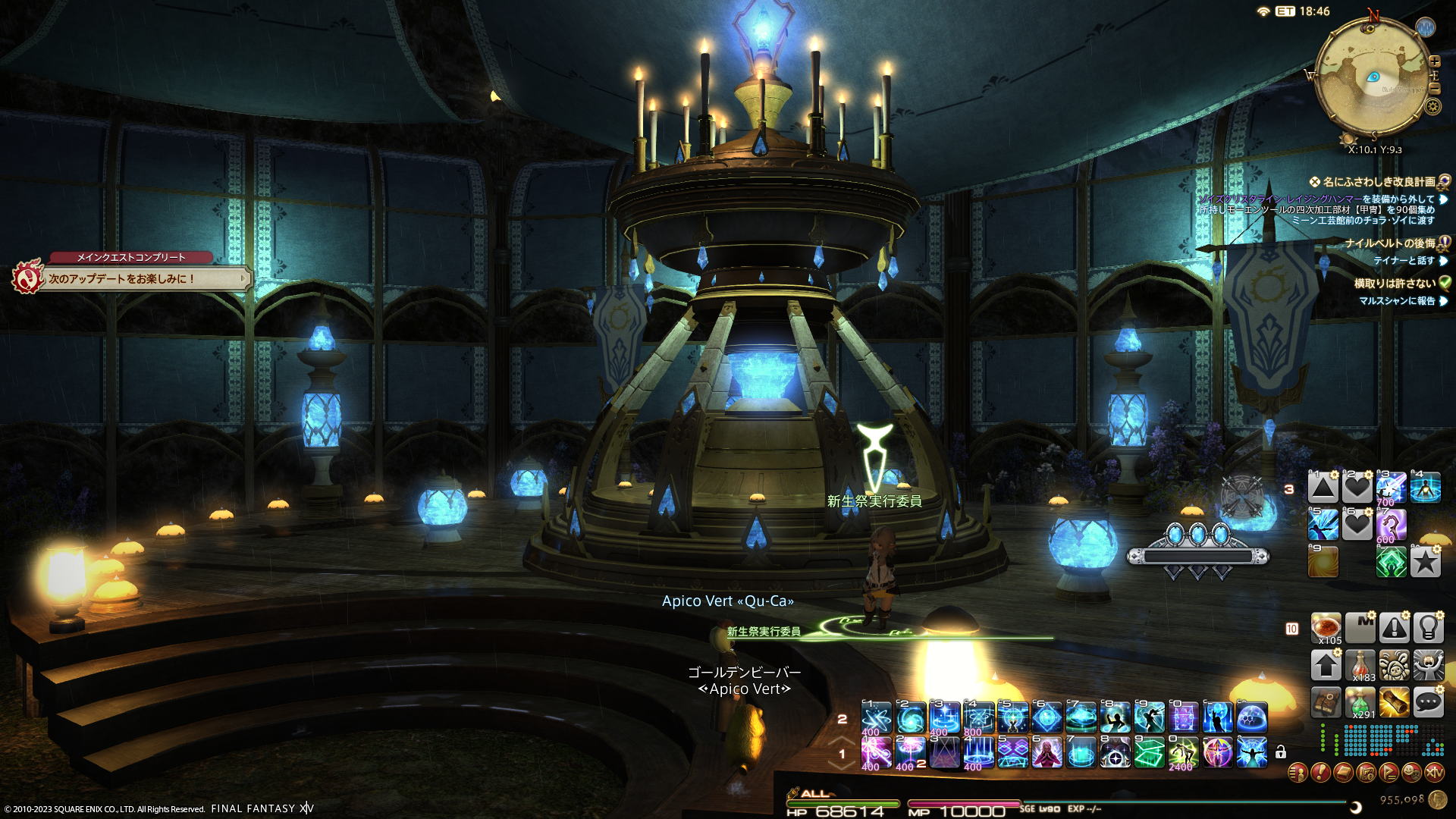Use the purple staff ability costing 600
This screenshot has width=1456, height=819.
click(x=1392, y=525)
